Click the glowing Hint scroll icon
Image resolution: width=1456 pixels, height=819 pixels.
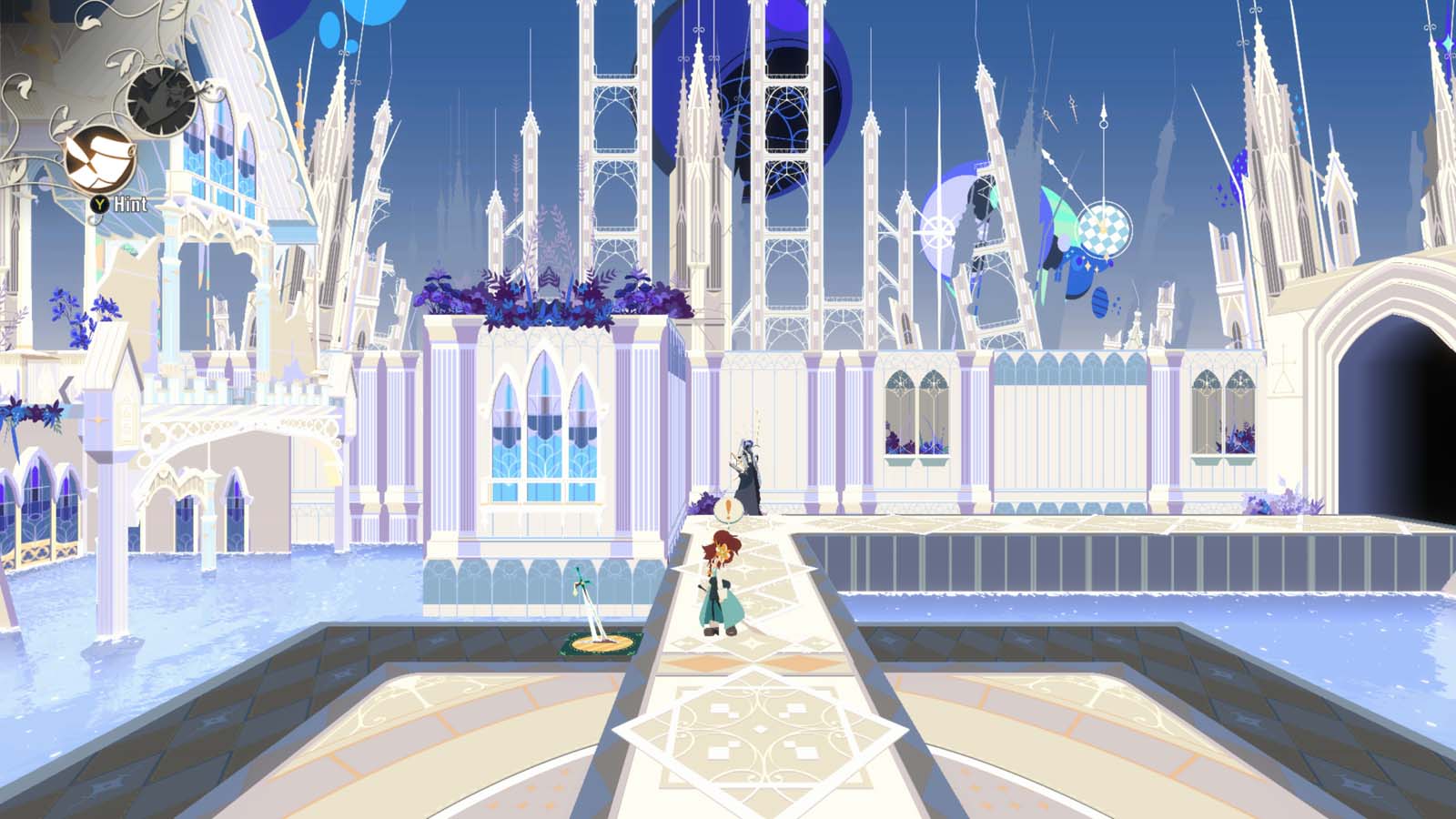[100, 157]
